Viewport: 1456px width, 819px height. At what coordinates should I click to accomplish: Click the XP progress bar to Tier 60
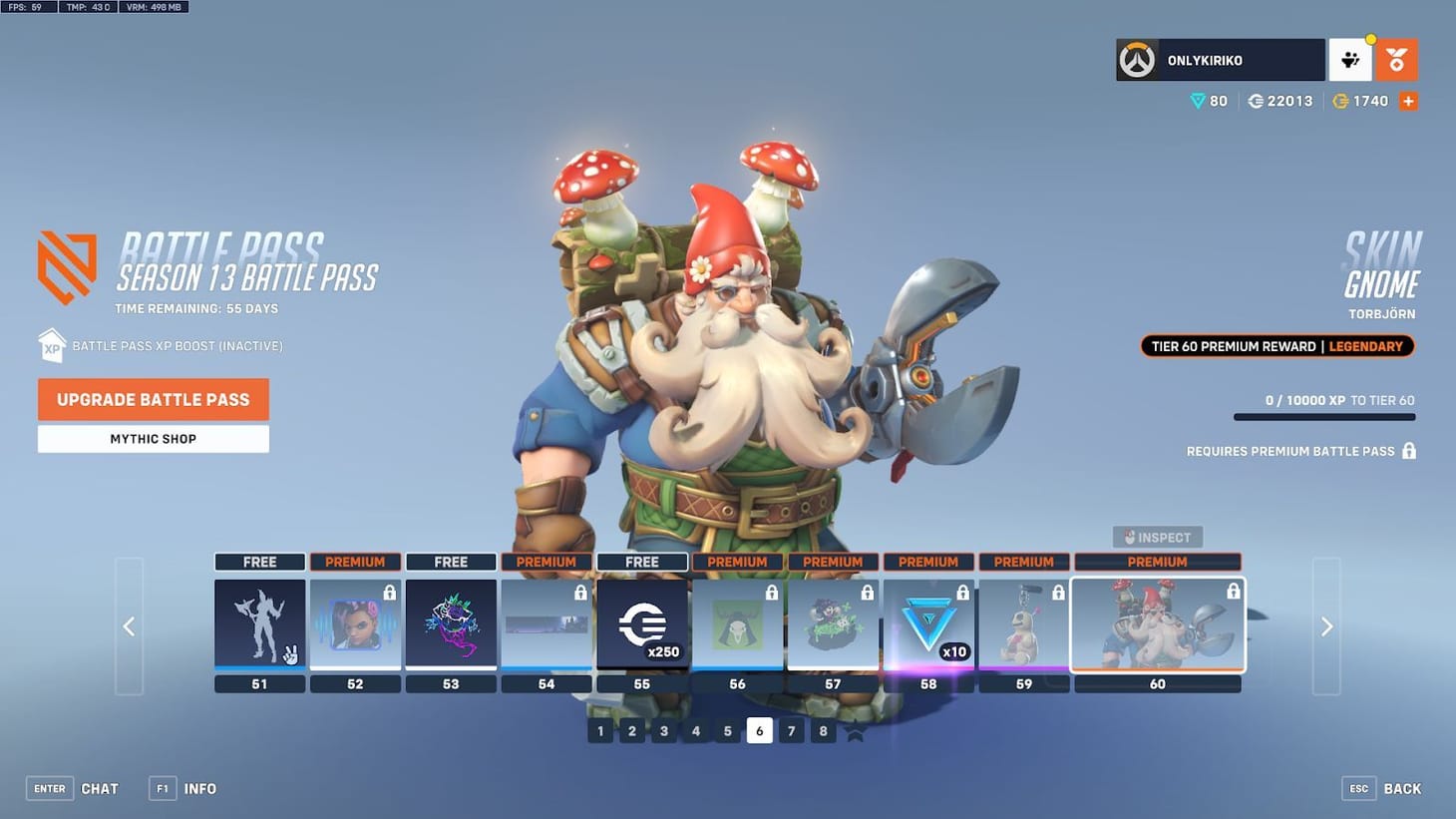point(1324,417)
